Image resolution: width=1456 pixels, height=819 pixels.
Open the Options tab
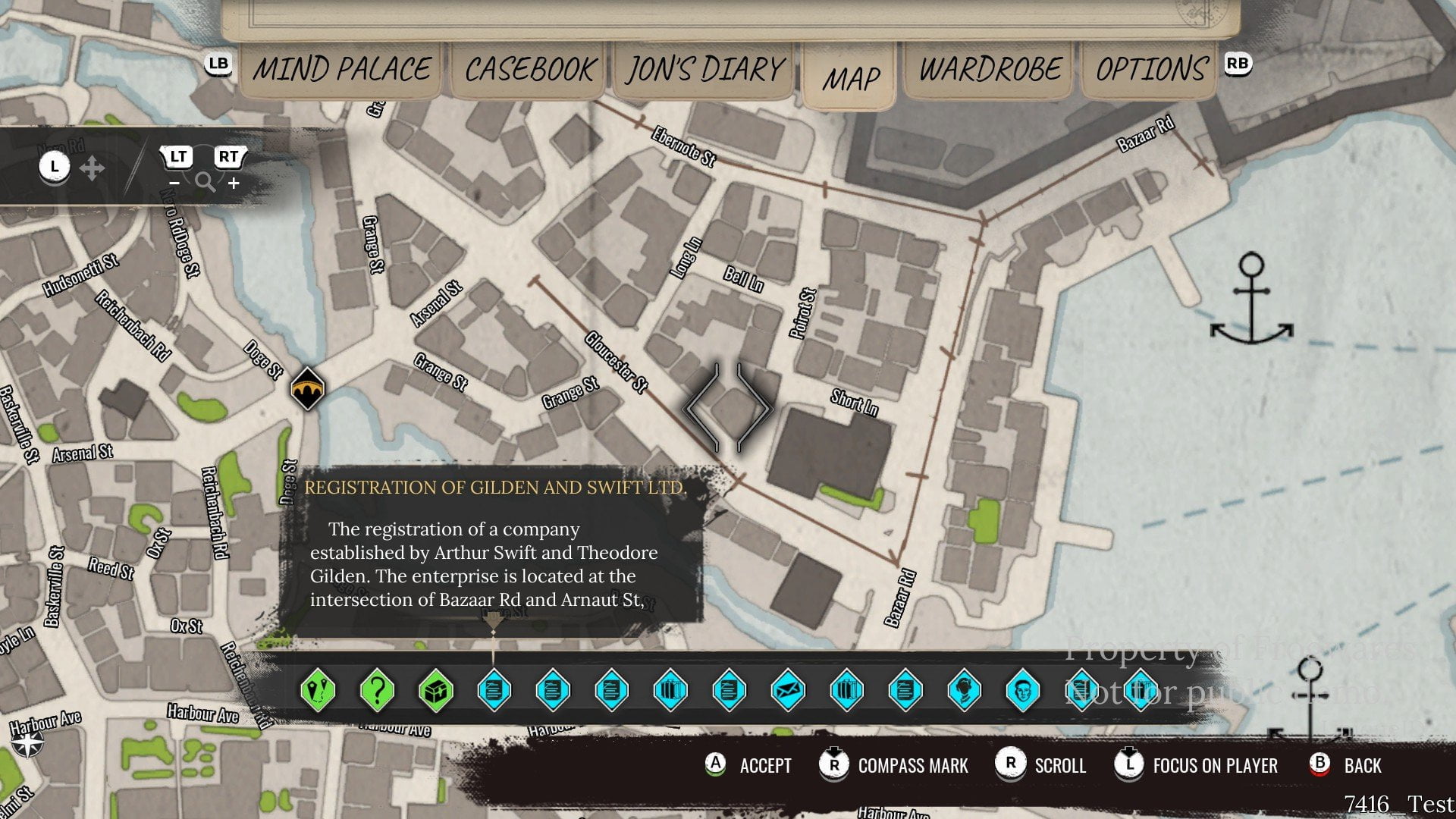(1151, 70)
